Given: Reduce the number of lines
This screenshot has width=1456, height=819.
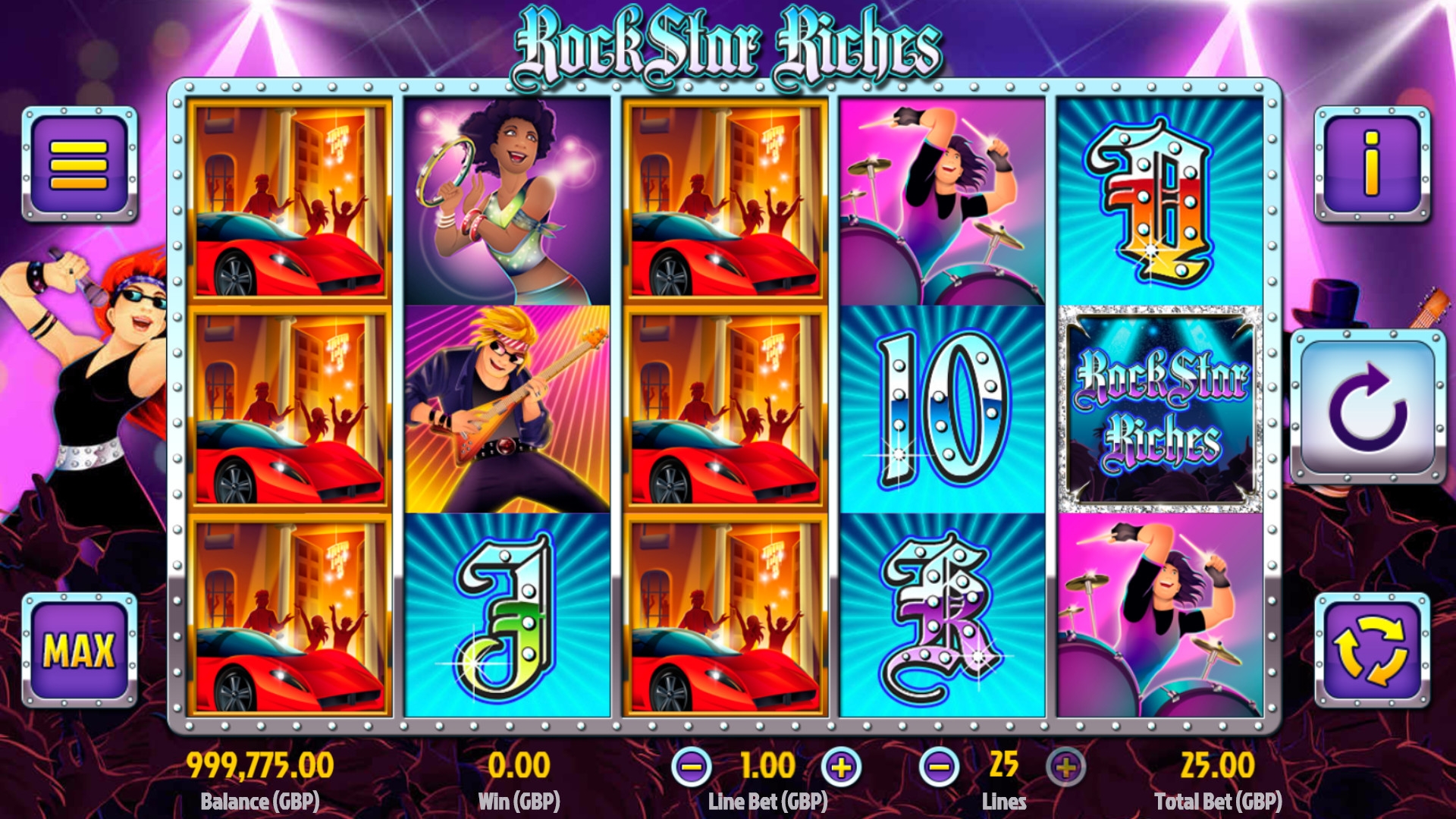Looking at the screenshot, I should click(x=939, y=767).
